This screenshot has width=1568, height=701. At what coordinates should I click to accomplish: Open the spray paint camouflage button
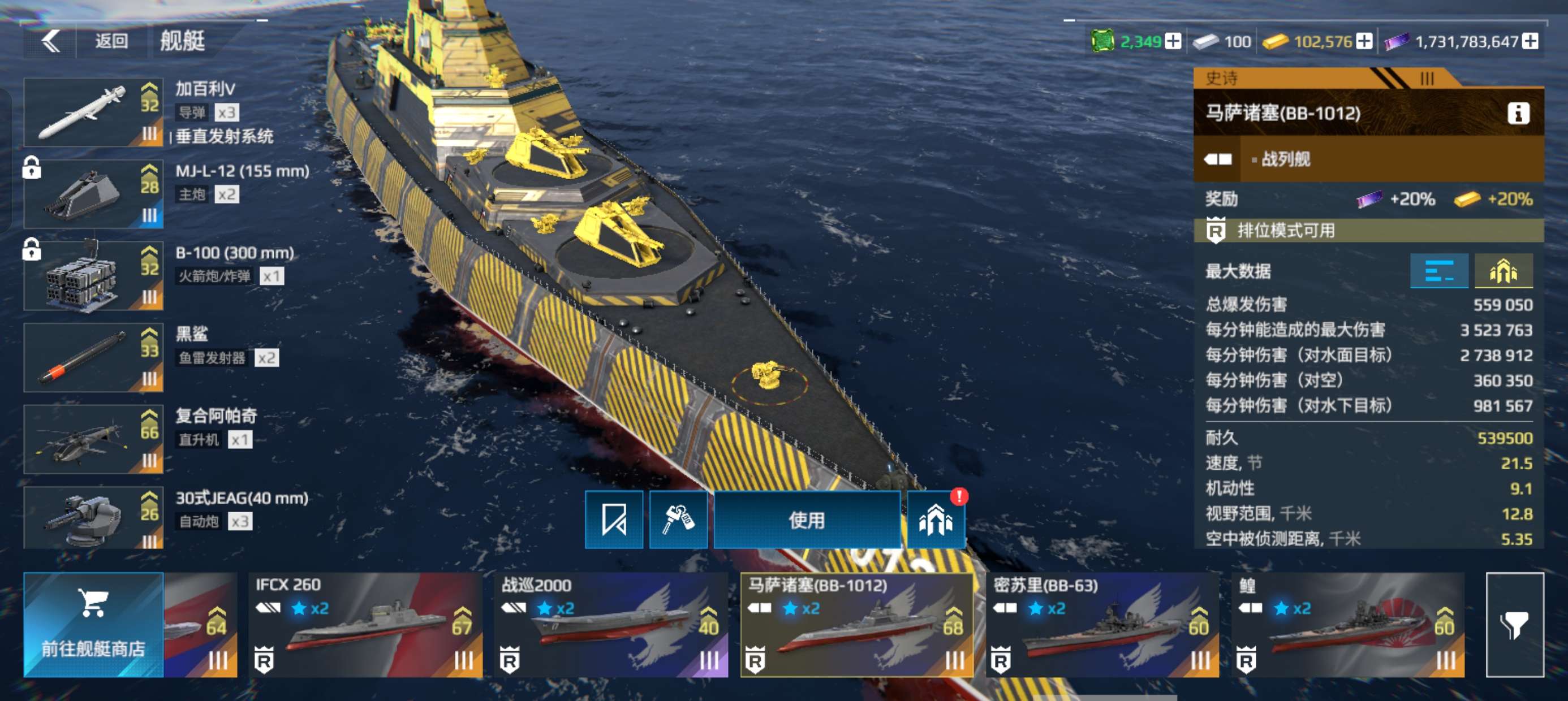click(678, 520)
